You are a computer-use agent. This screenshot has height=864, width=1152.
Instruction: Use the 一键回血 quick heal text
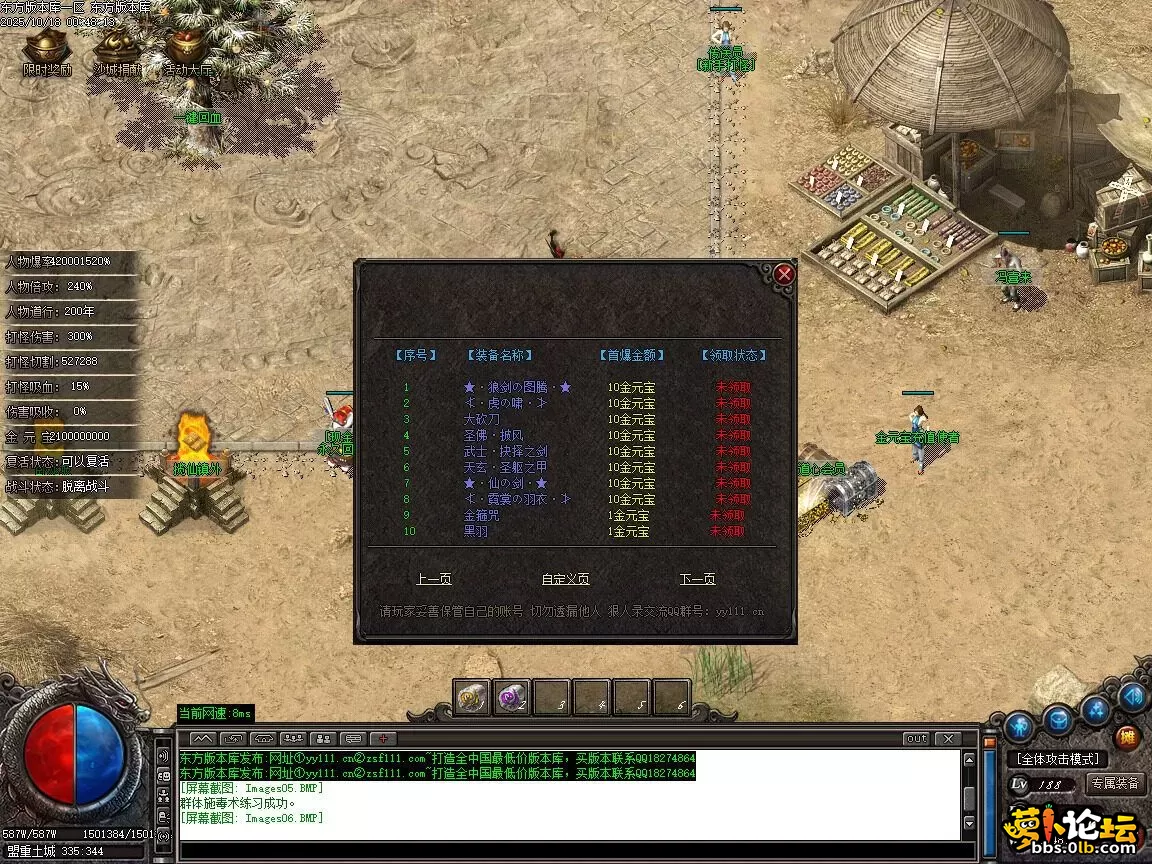point(198,117)
